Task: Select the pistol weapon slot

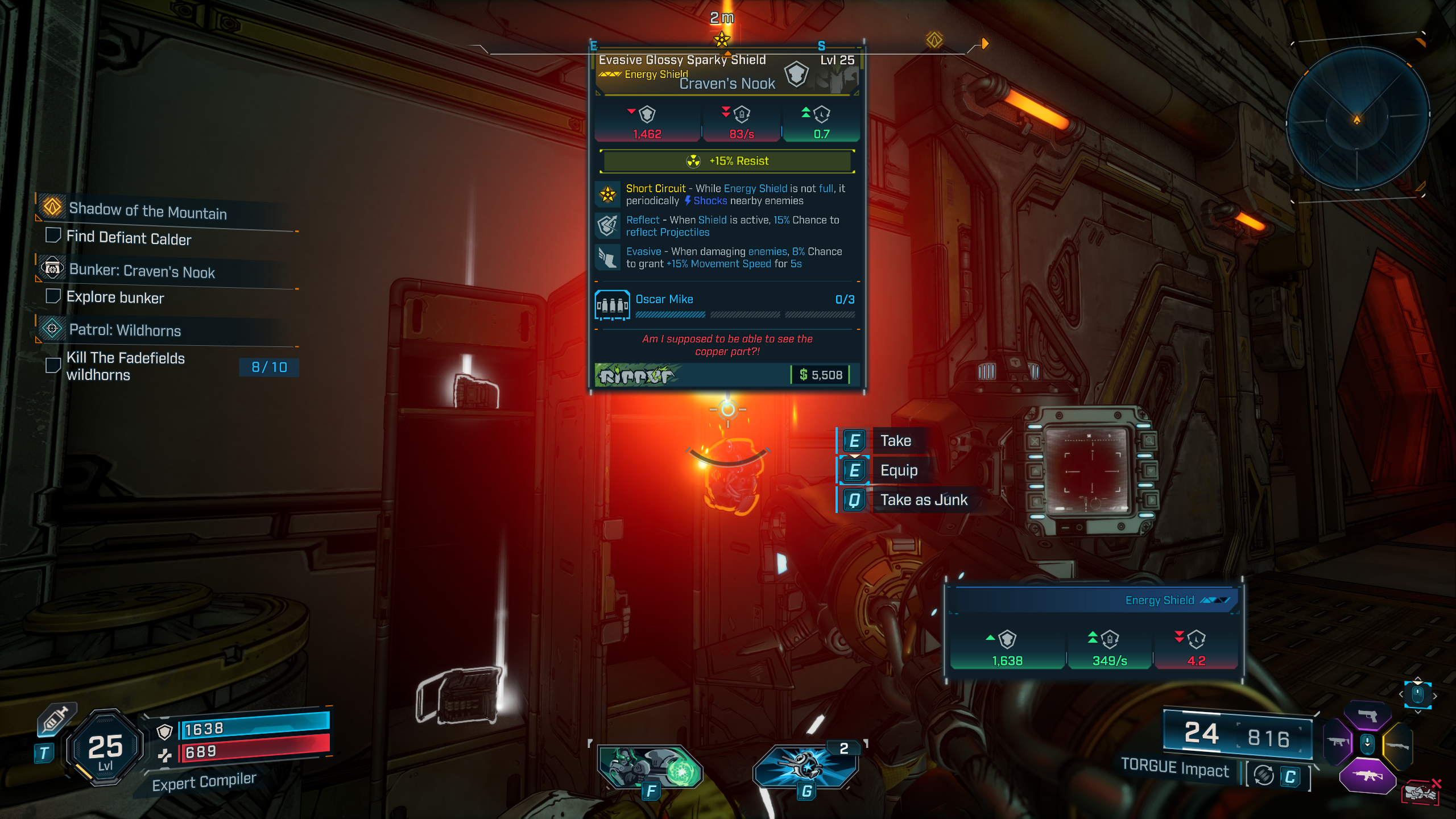Action: coord(1367,716)
